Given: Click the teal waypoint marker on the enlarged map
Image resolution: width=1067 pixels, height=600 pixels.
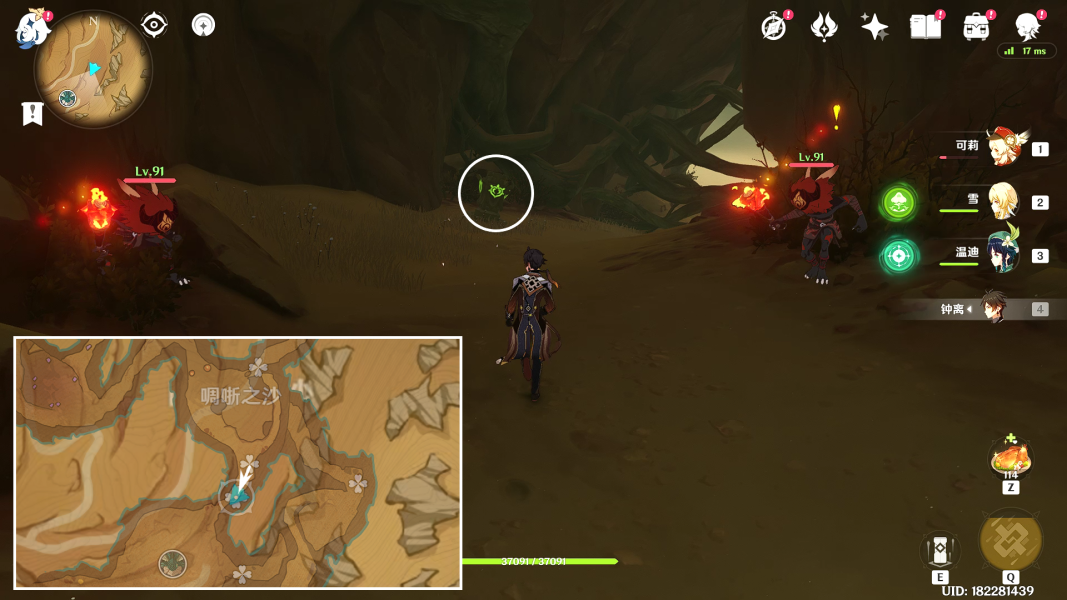Looking at the screenshot, I should [x=236, y=495].
